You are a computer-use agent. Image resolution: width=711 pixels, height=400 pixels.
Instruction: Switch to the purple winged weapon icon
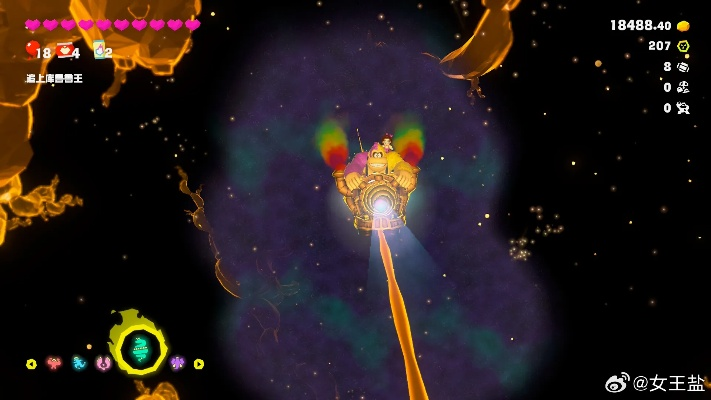tap(177, 363)
